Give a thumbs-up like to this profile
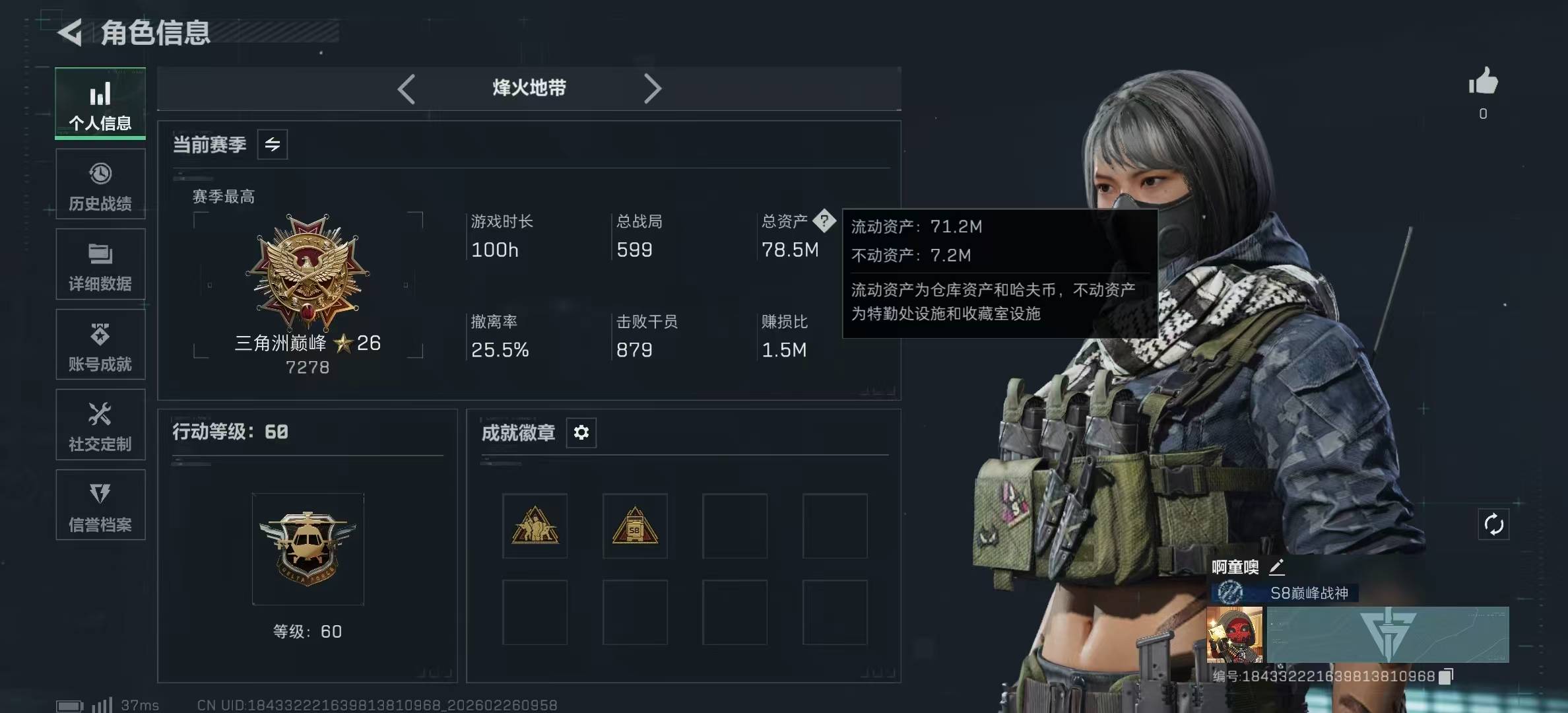 [x=1483, y=82]
